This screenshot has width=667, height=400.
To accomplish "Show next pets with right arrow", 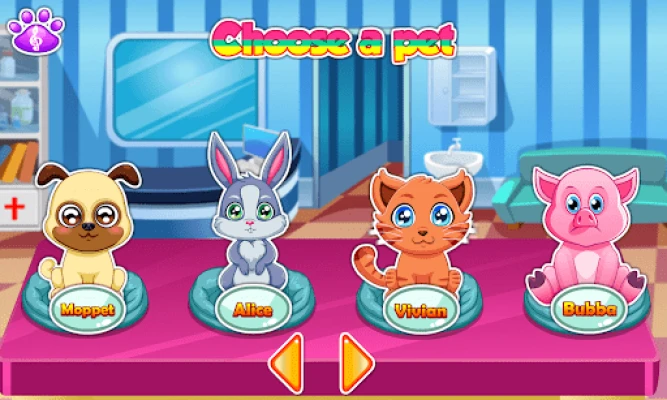I will pyautogui.click(x=355, y=361).
